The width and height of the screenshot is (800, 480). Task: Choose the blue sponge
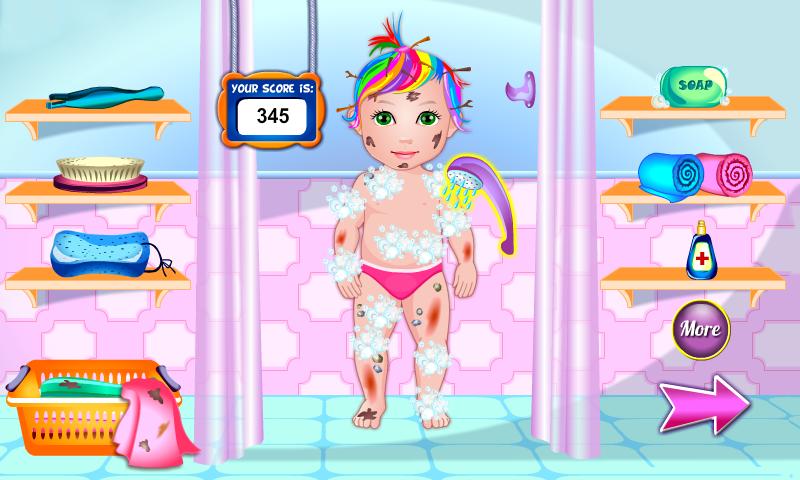98,251
